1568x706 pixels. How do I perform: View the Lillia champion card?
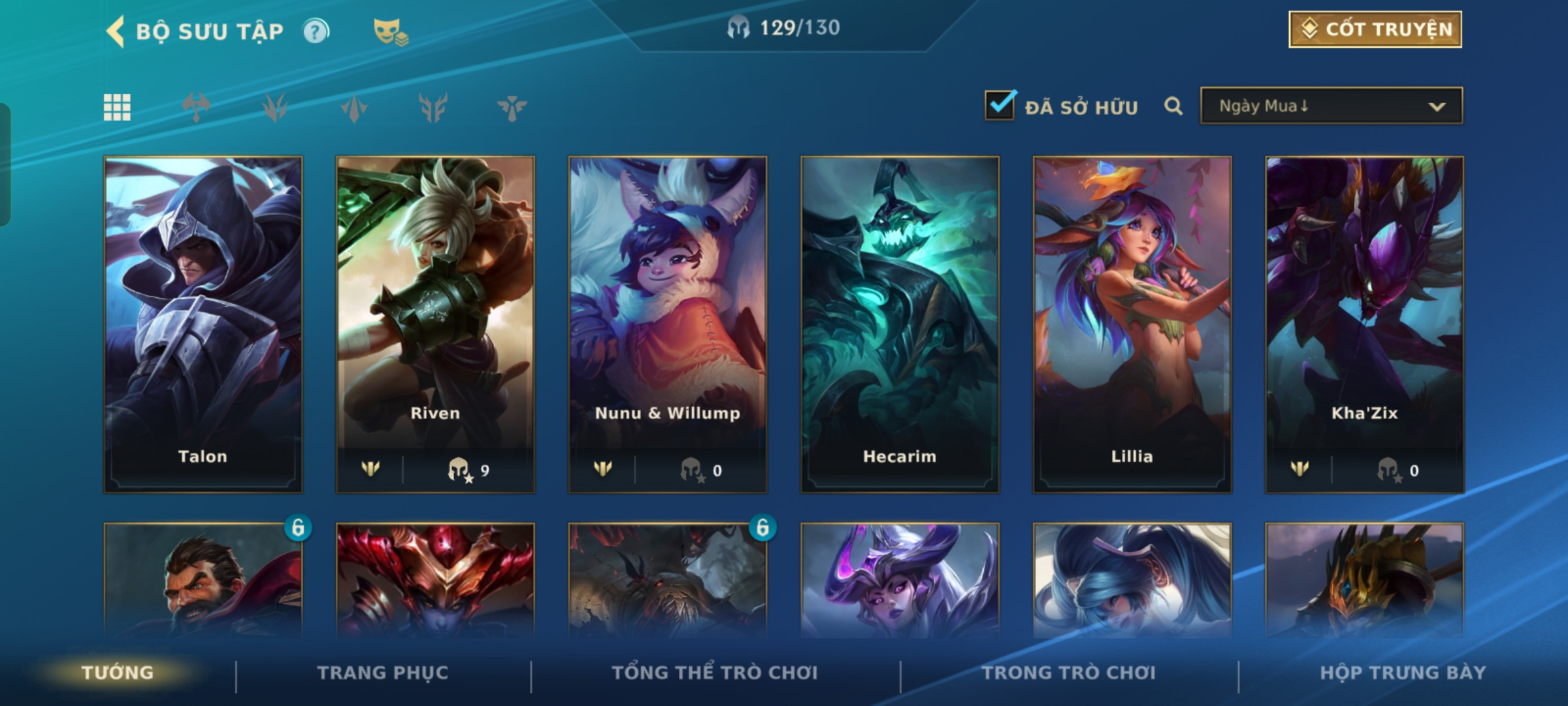(x=1132, y=324)
